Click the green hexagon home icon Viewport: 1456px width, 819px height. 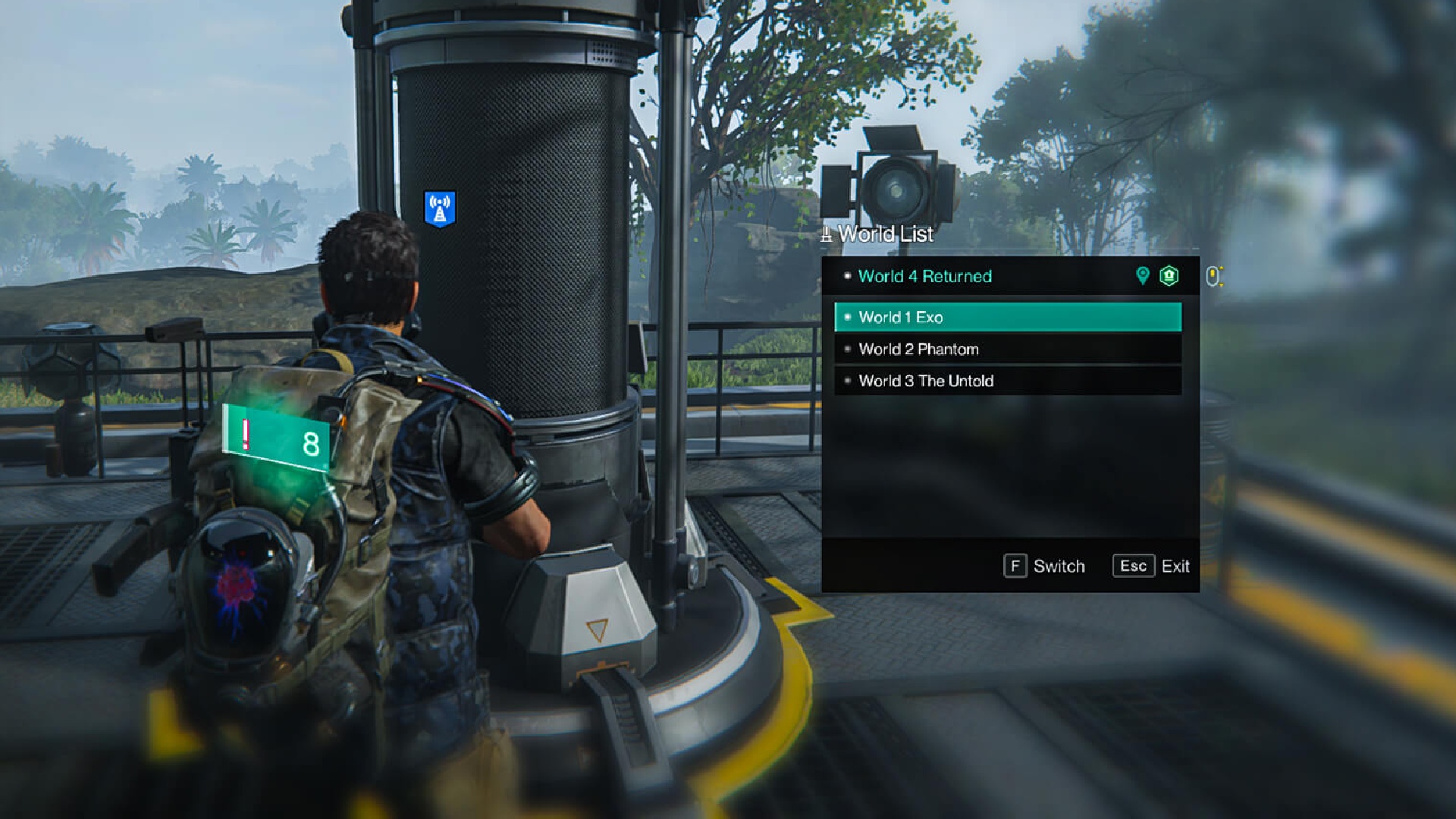click(1169, 275)
